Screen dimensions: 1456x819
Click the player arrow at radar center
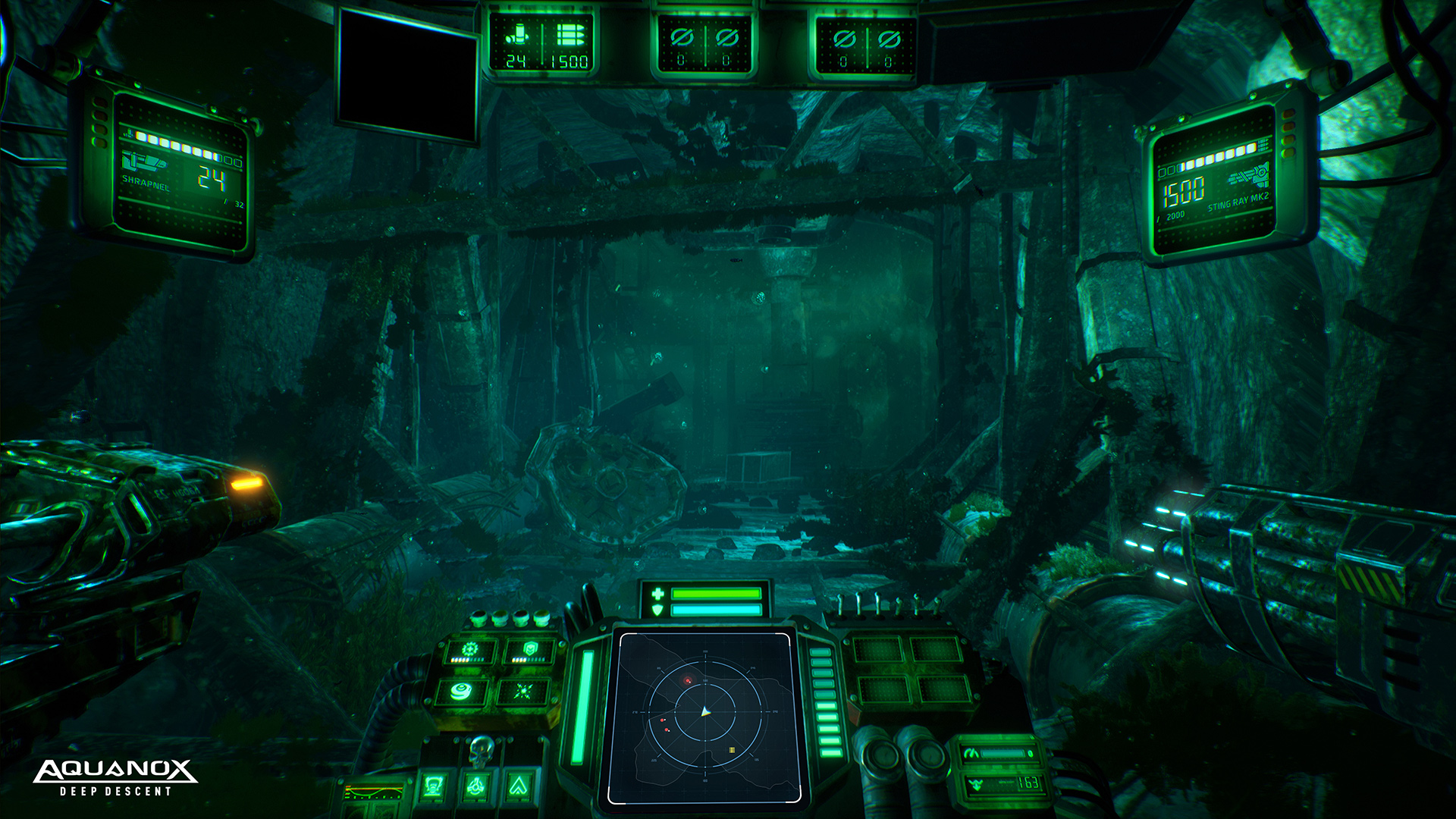pyautogui.click(x=704, y=712)
